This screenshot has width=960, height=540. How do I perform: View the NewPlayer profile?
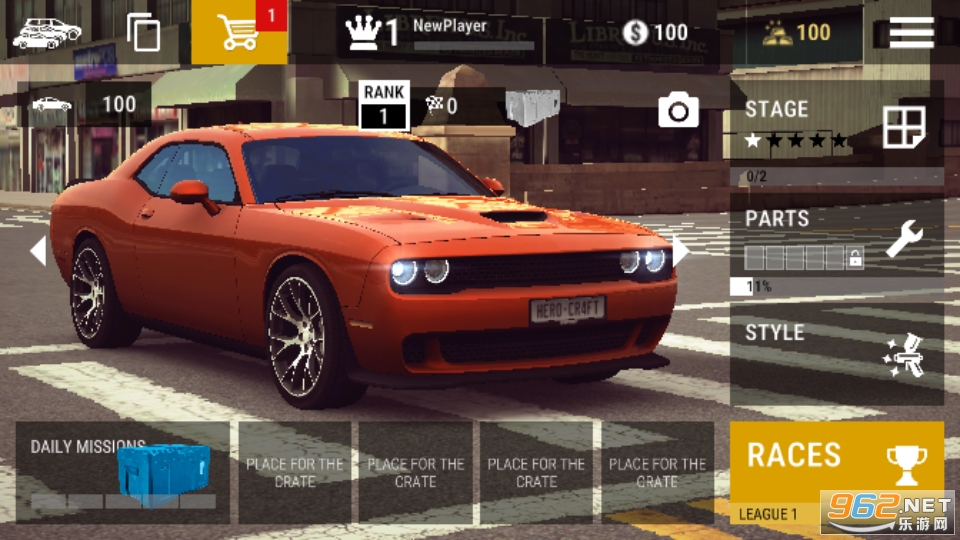point(440,32)
